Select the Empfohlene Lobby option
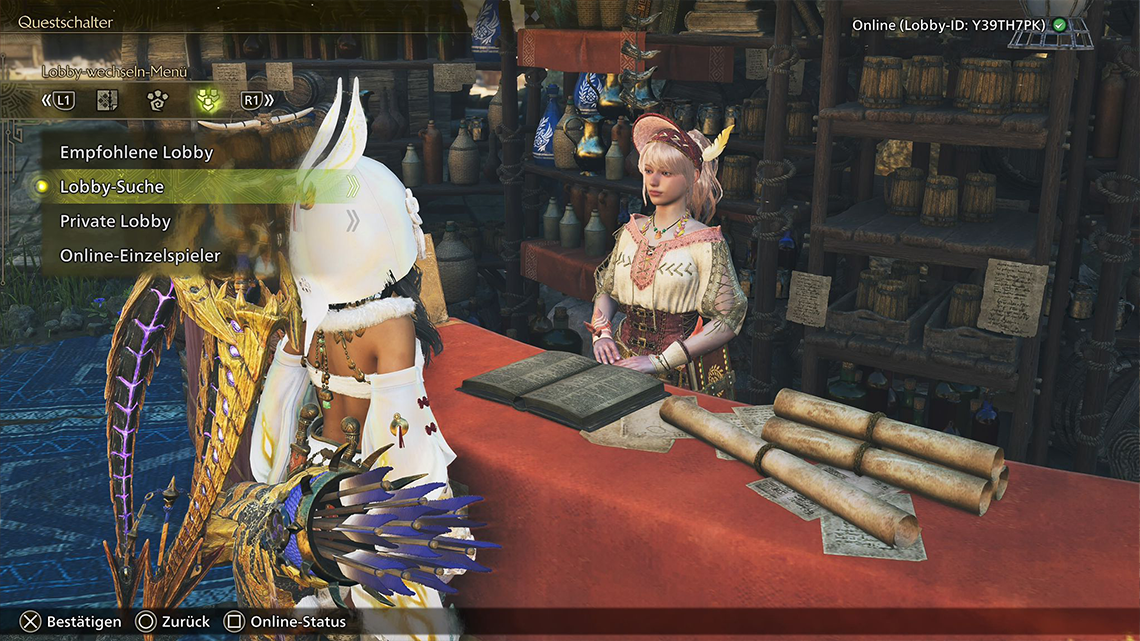1140x641 pixels. point(137,153)
